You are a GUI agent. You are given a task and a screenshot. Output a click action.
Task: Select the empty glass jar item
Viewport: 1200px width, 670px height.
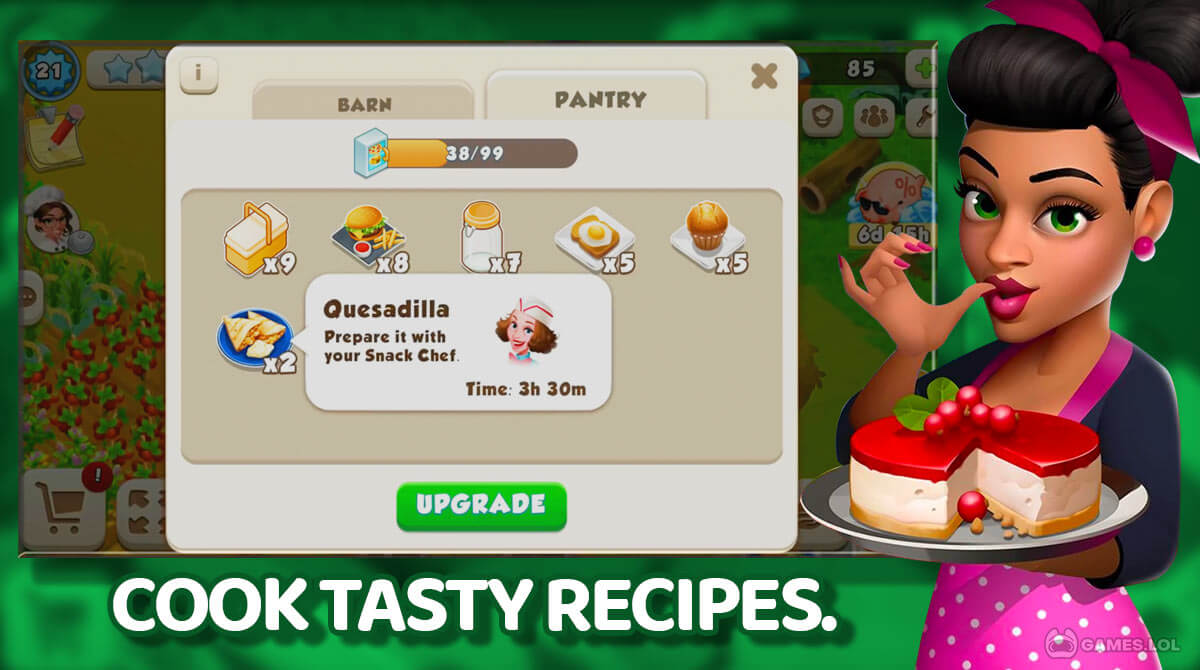pos(481,237)
